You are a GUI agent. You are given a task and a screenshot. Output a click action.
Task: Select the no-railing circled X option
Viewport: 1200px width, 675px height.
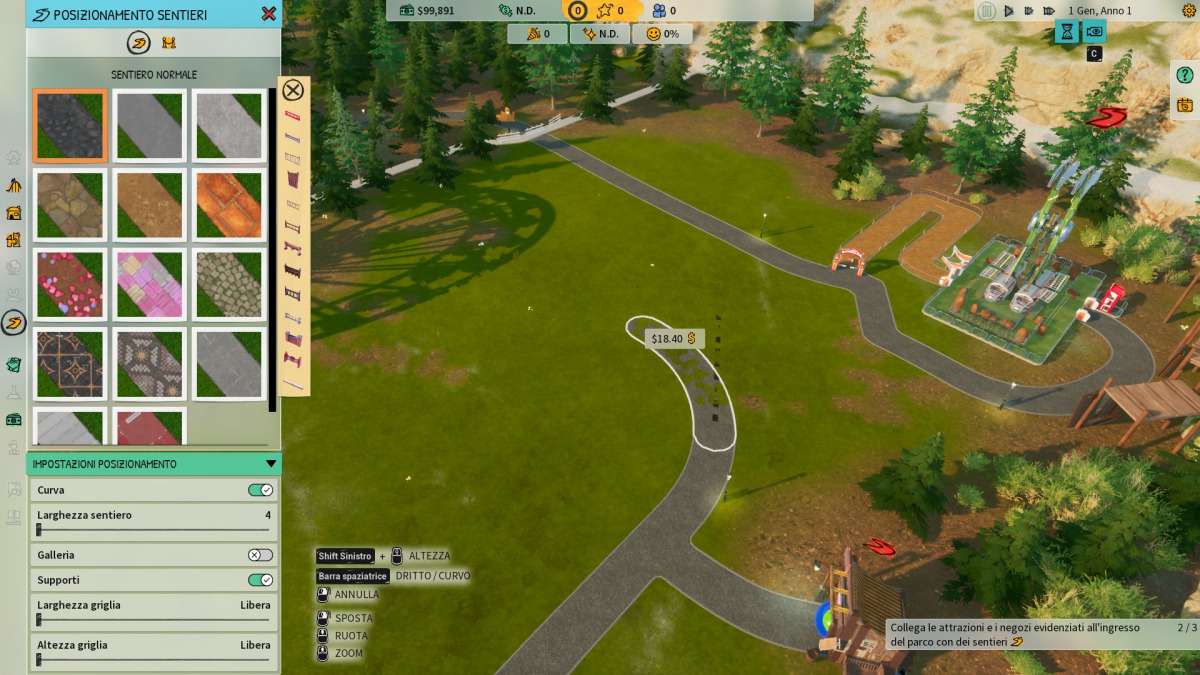[293, 91]
